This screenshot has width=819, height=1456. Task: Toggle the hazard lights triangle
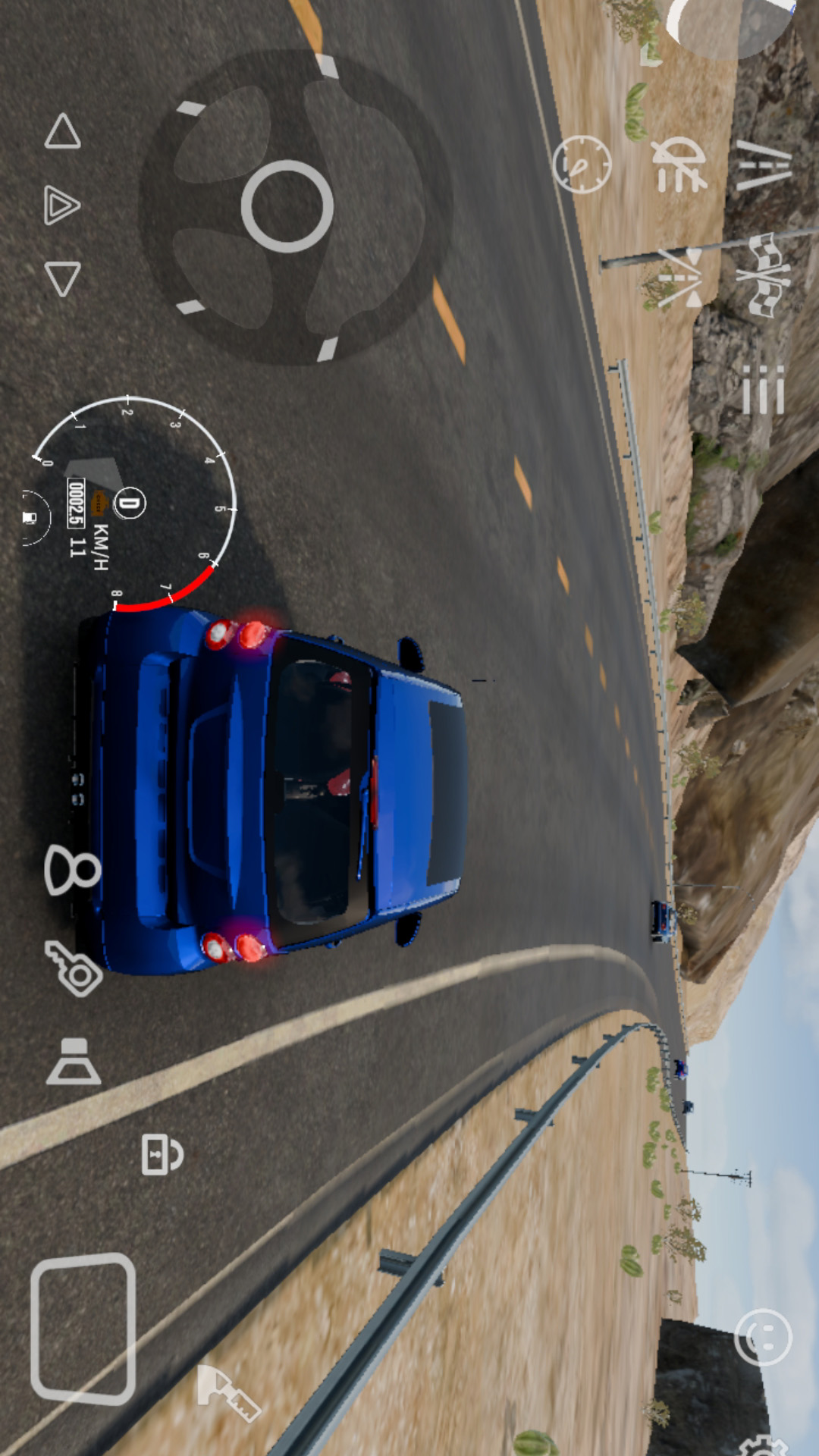[x=62, y=206]
